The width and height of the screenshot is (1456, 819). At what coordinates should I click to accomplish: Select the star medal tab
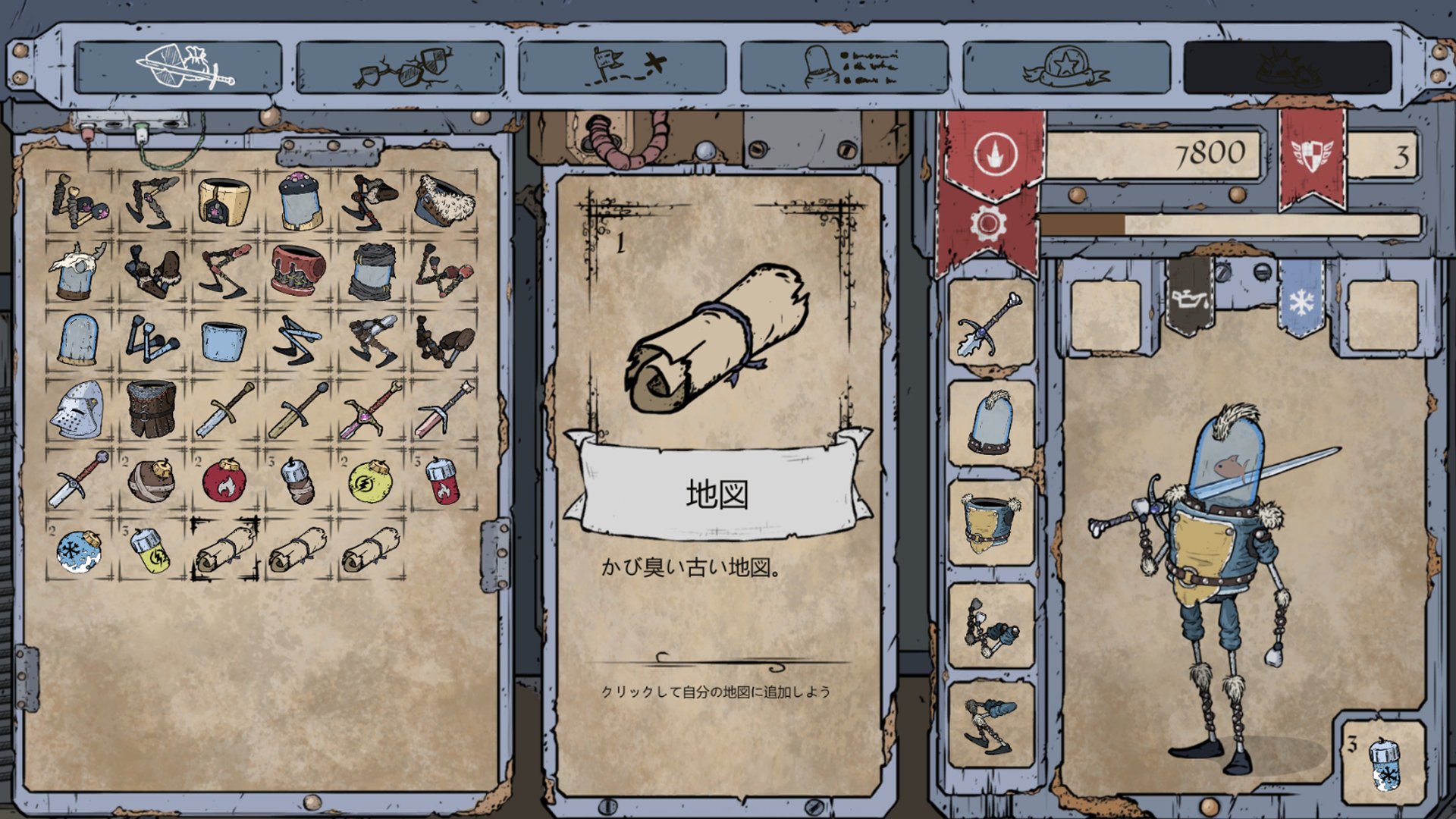click(x=1065, y=67)
